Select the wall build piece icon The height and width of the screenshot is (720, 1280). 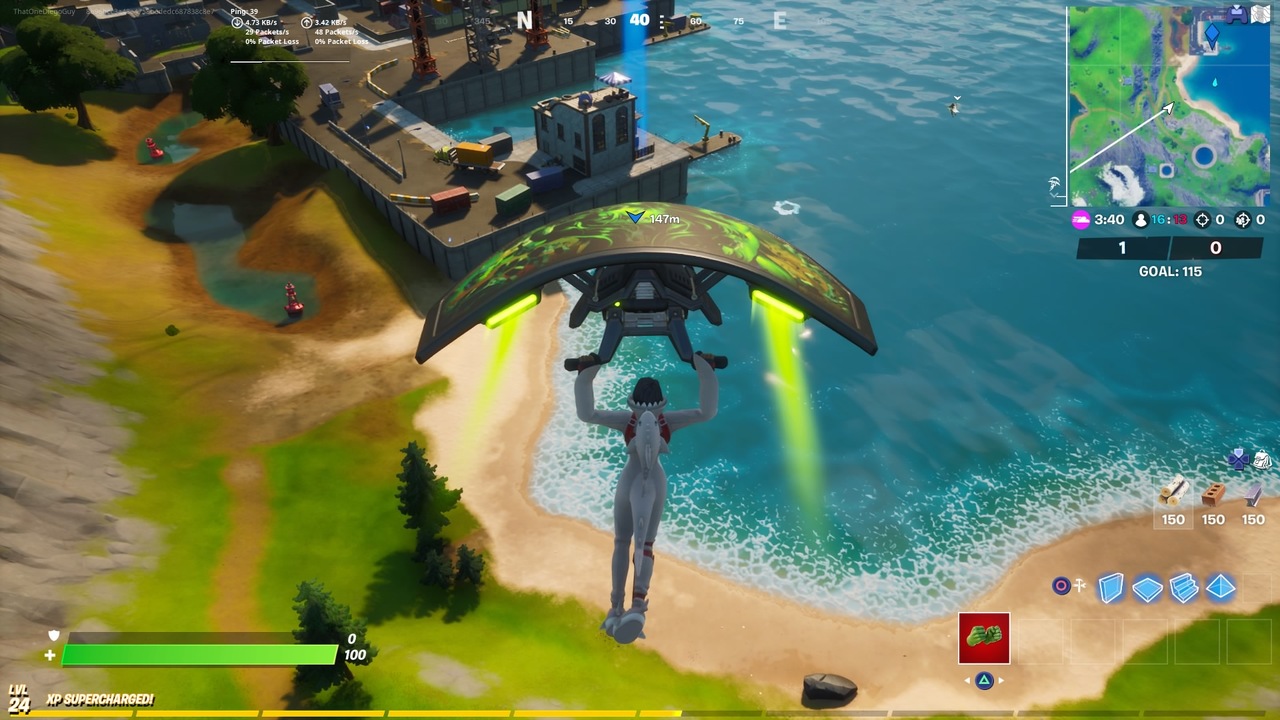[x=1111, y=587]
